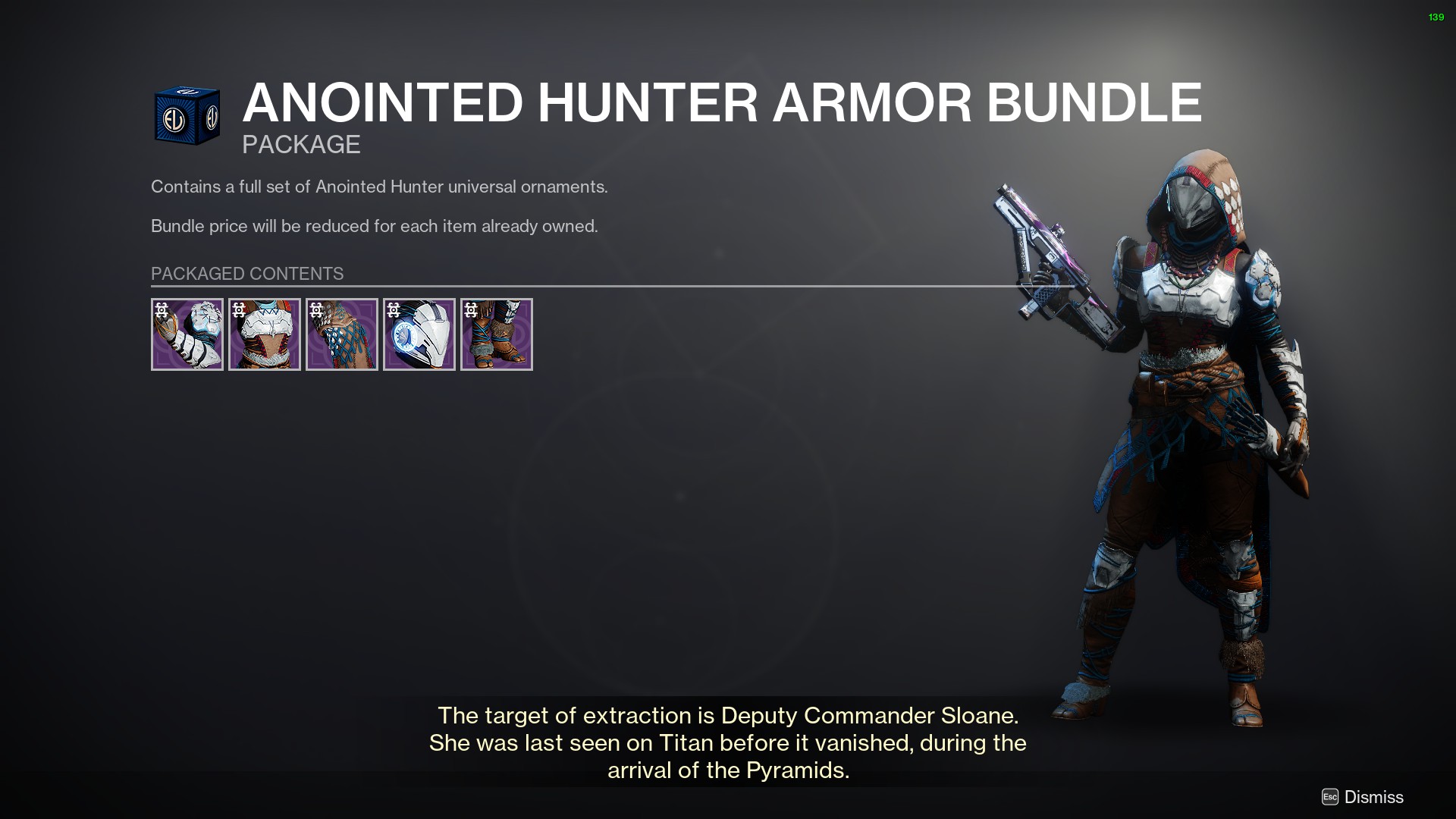Click the ornament badge on the gauntlets thumbnail
The width and height of the screenshot is (1456, 819).
[x=161, y=309]
